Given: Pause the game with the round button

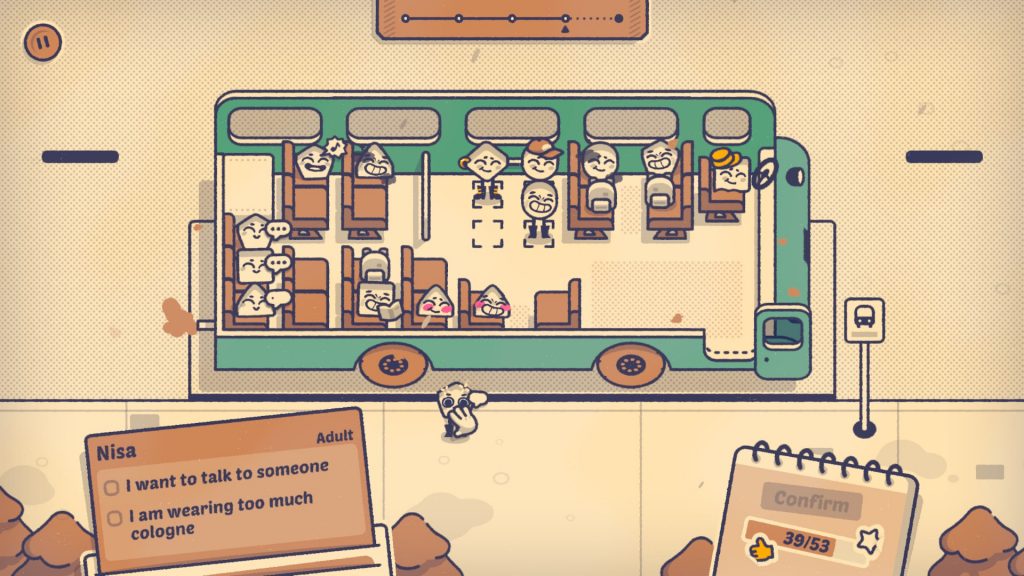Looking at the screenshot, I should pyautogui.click(x=43, y=42).
